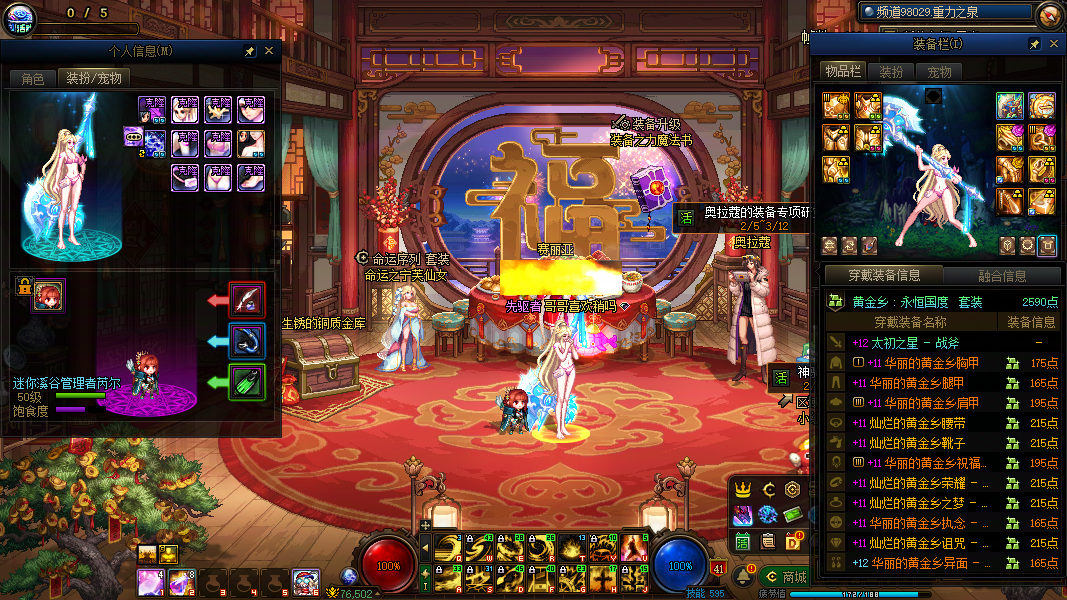Image resolution: width=1067 pixels, height=600 pixels.
Task: Open the 物品栏 inventory tab
Action: [842, 71]
